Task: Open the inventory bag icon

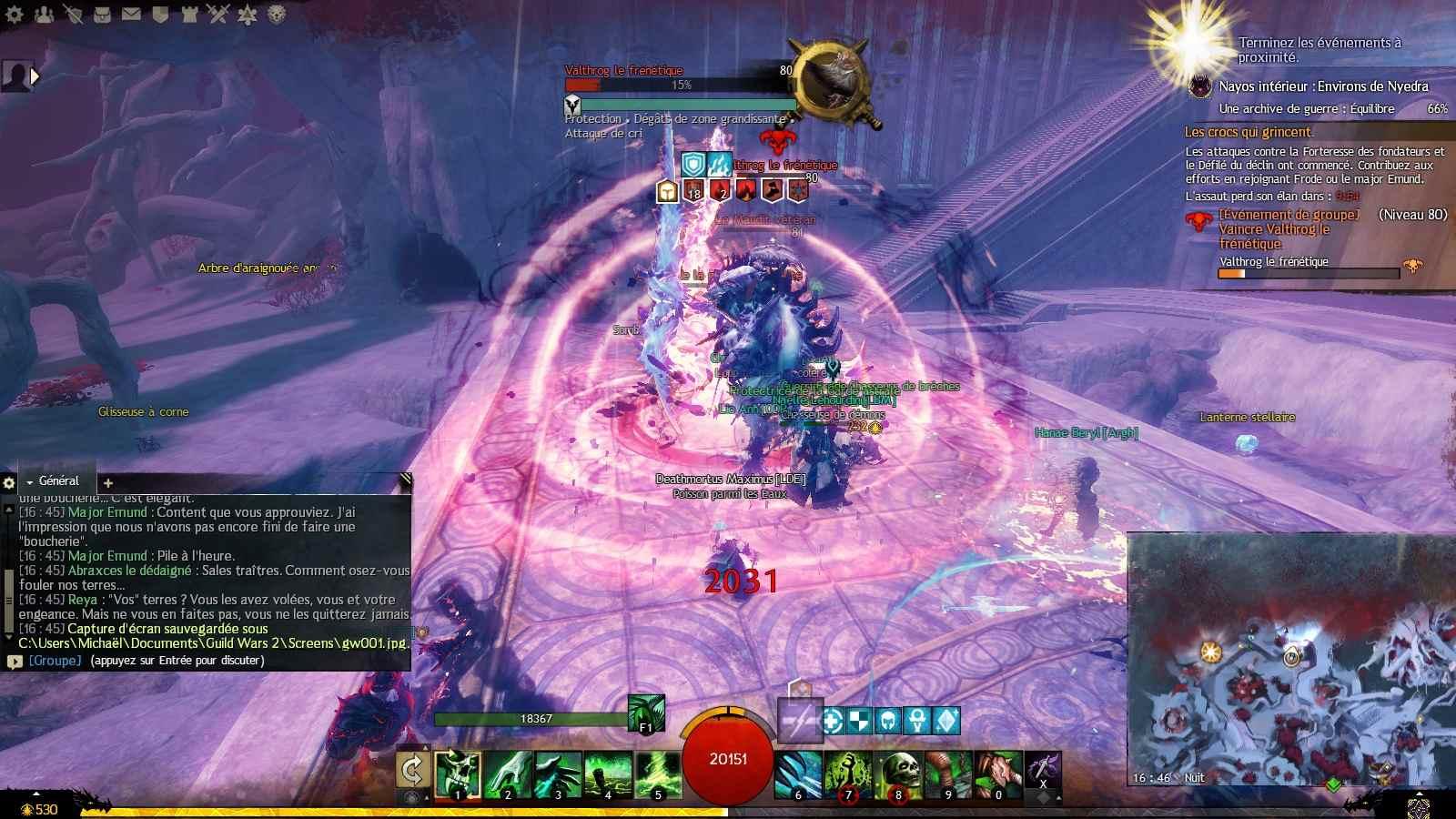Action: 103,15
